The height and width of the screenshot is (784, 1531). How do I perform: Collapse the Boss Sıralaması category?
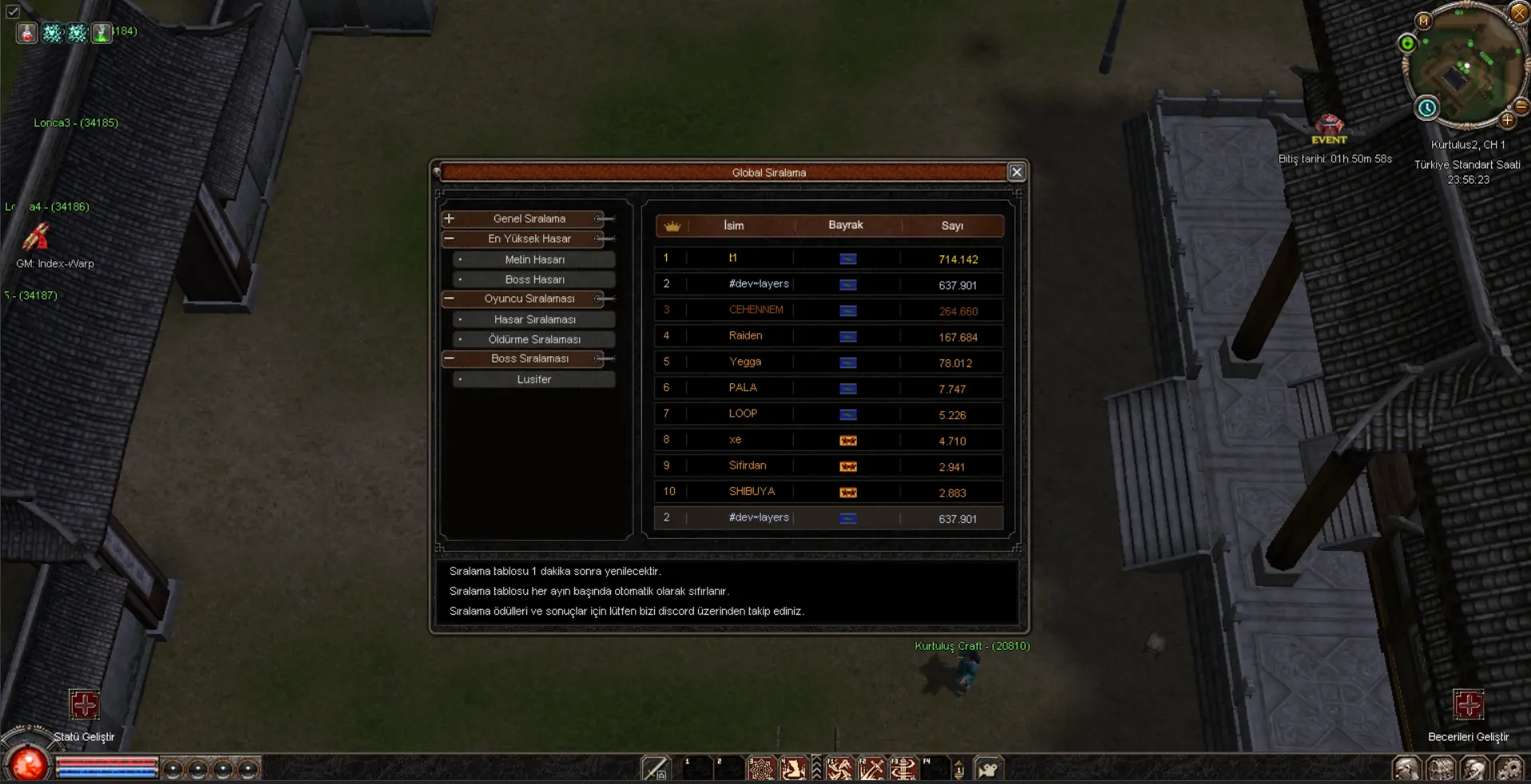(x=450, y=358)
